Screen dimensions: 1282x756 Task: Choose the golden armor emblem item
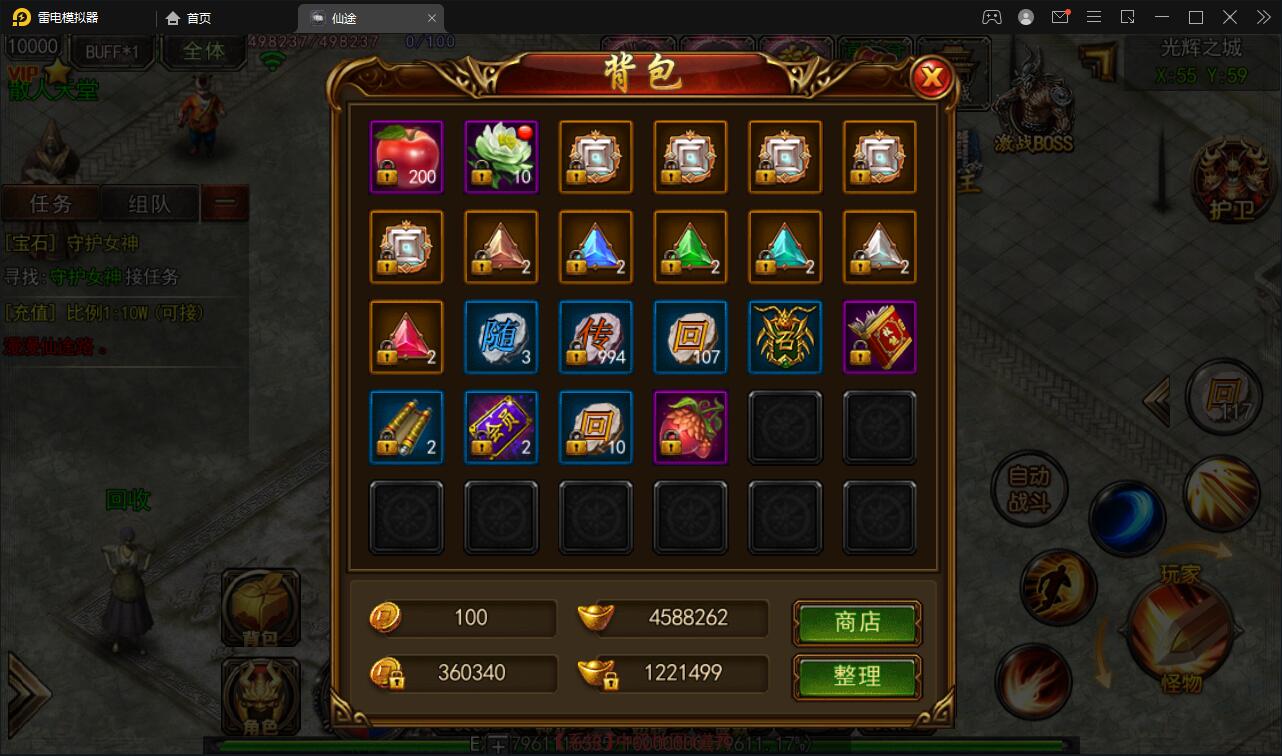pyautogui.click(x=785, y=337)
